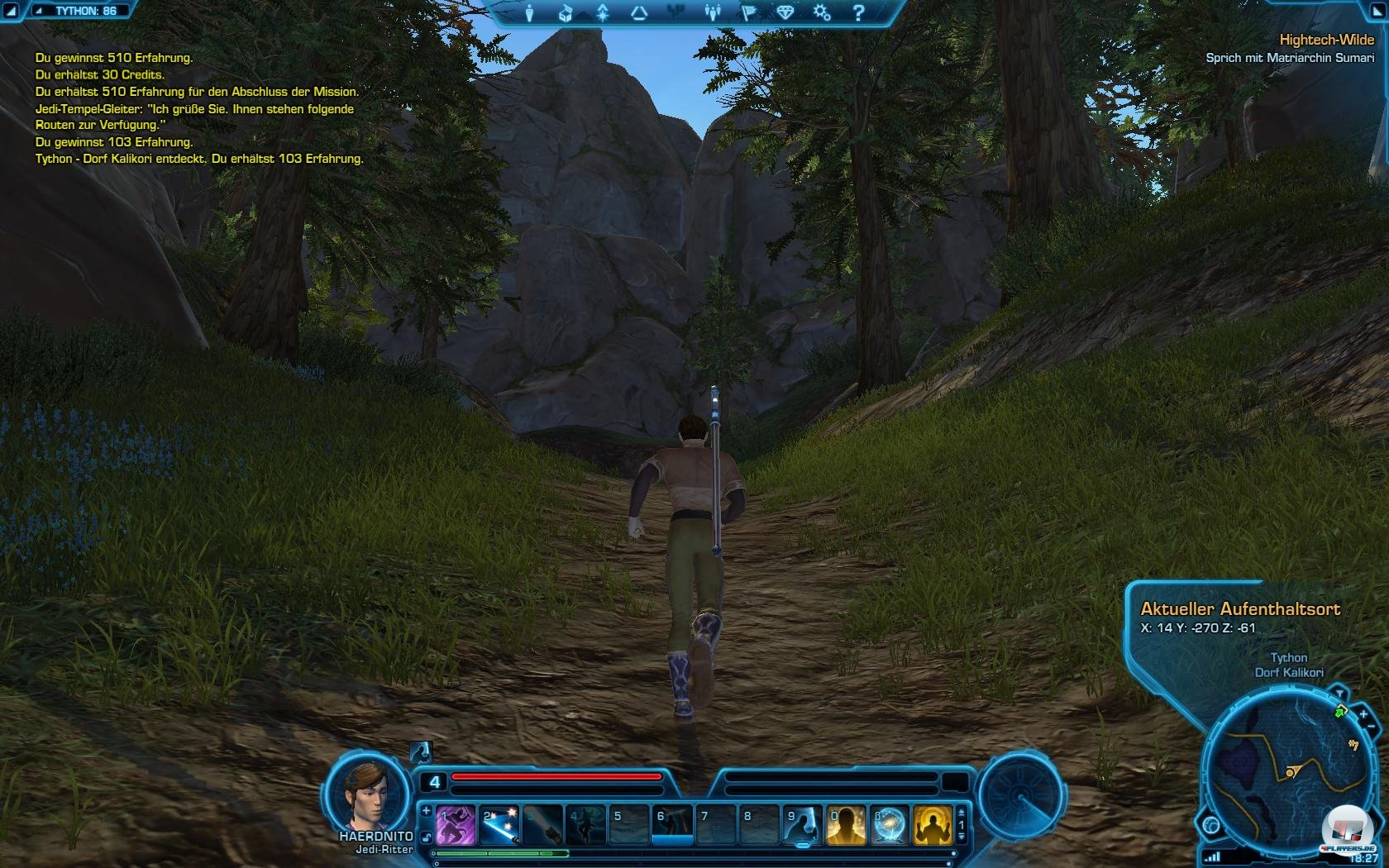1389x868 pixels.
Task: Open the world map globe button
Action: 1212,824
